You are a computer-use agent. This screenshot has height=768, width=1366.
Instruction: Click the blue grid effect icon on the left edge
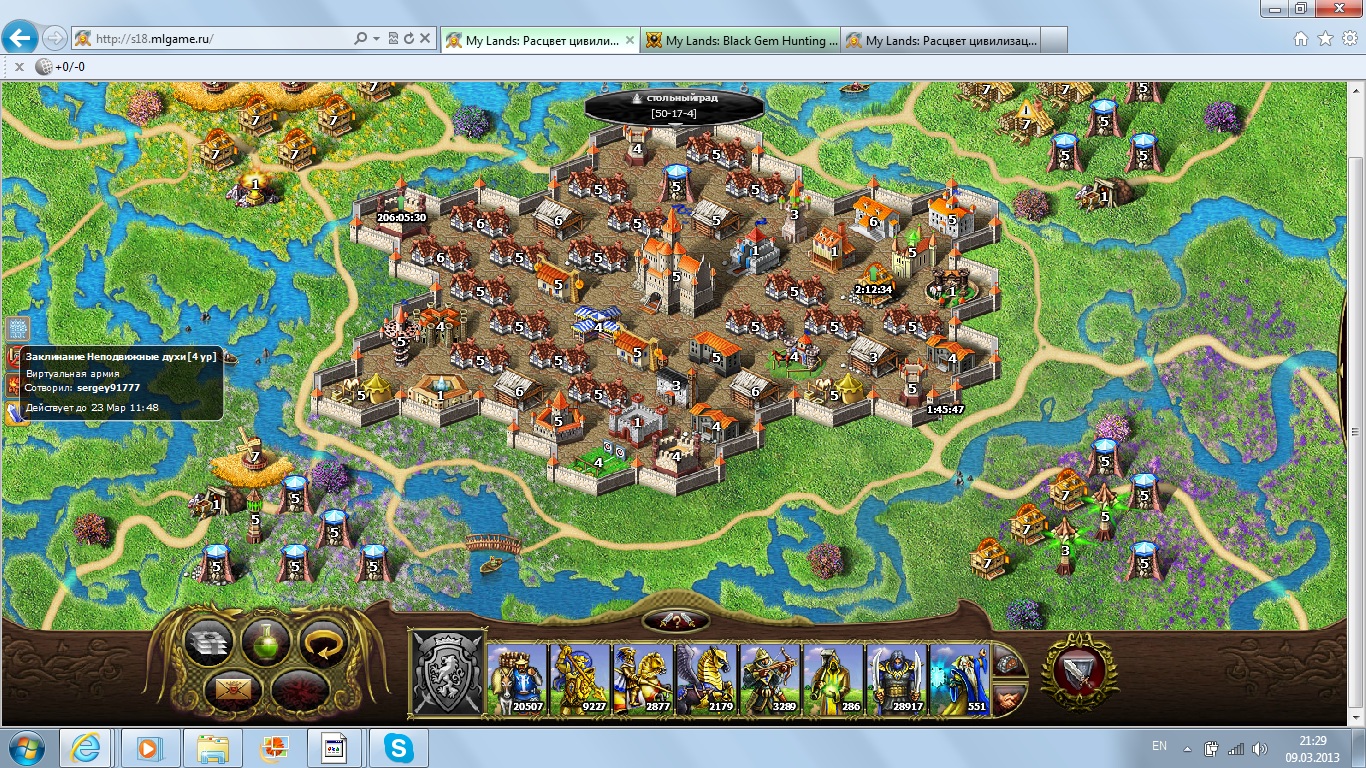click(17, 328)
